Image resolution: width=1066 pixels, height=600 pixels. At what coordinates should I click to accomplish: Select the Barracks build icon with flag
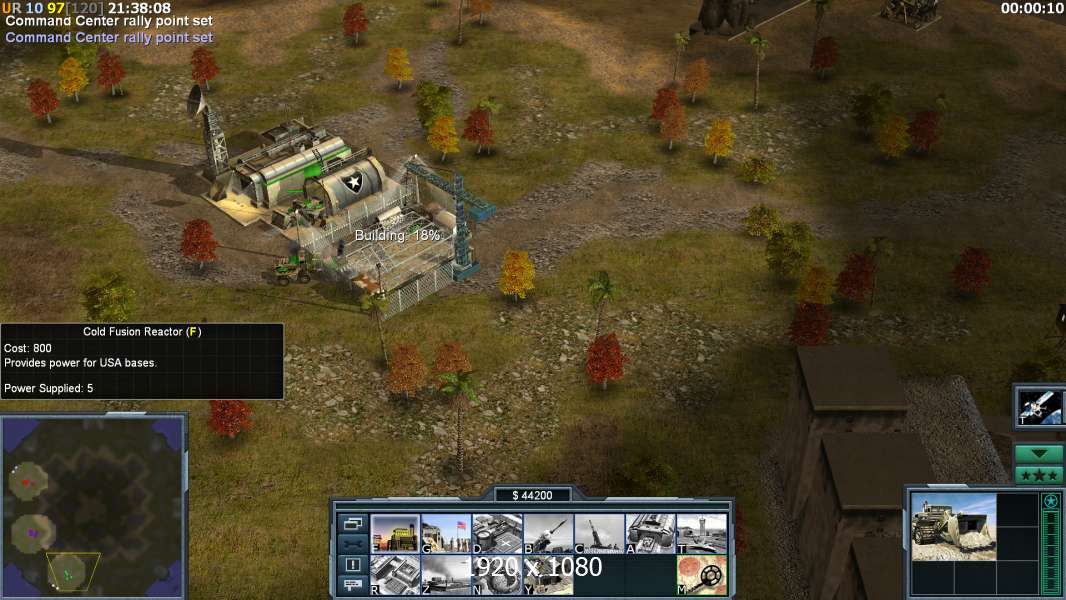coord(446,533)
